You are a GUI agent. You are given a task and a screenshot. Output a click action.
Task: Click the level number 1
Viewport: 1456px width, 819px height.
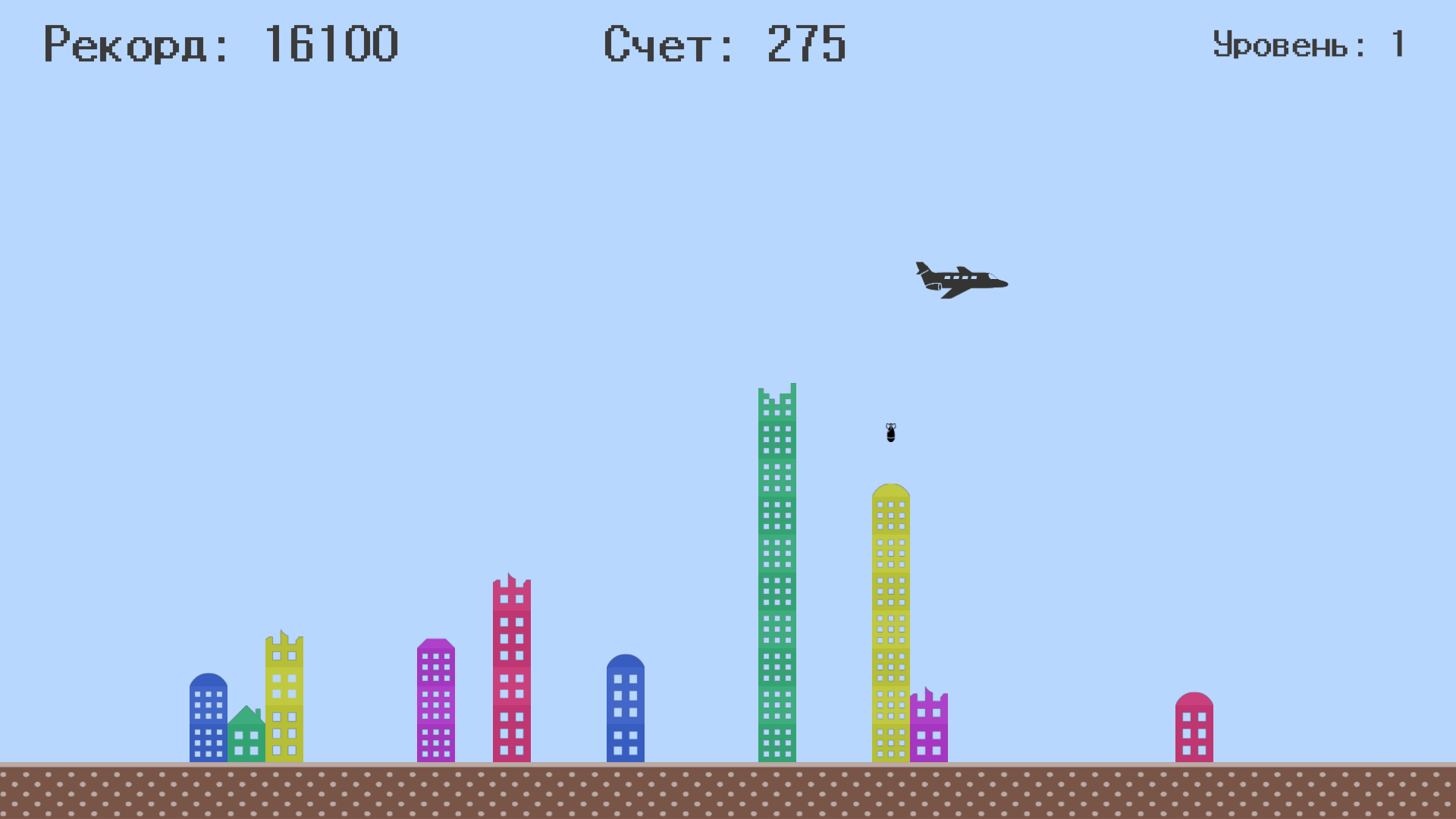click(x=1398, y=44)
